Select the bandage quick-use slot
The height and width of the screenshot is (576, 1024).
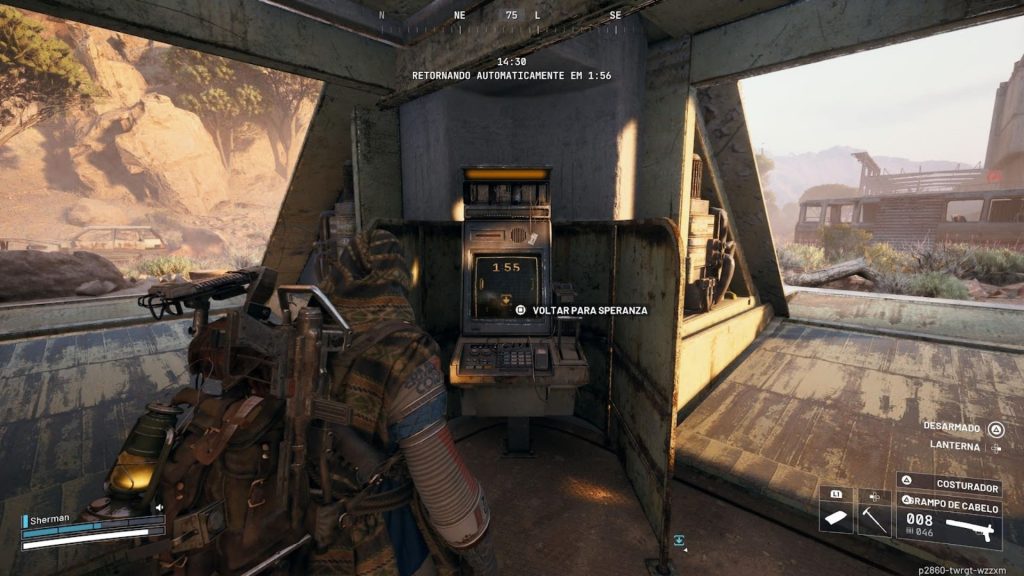(835, 516)
